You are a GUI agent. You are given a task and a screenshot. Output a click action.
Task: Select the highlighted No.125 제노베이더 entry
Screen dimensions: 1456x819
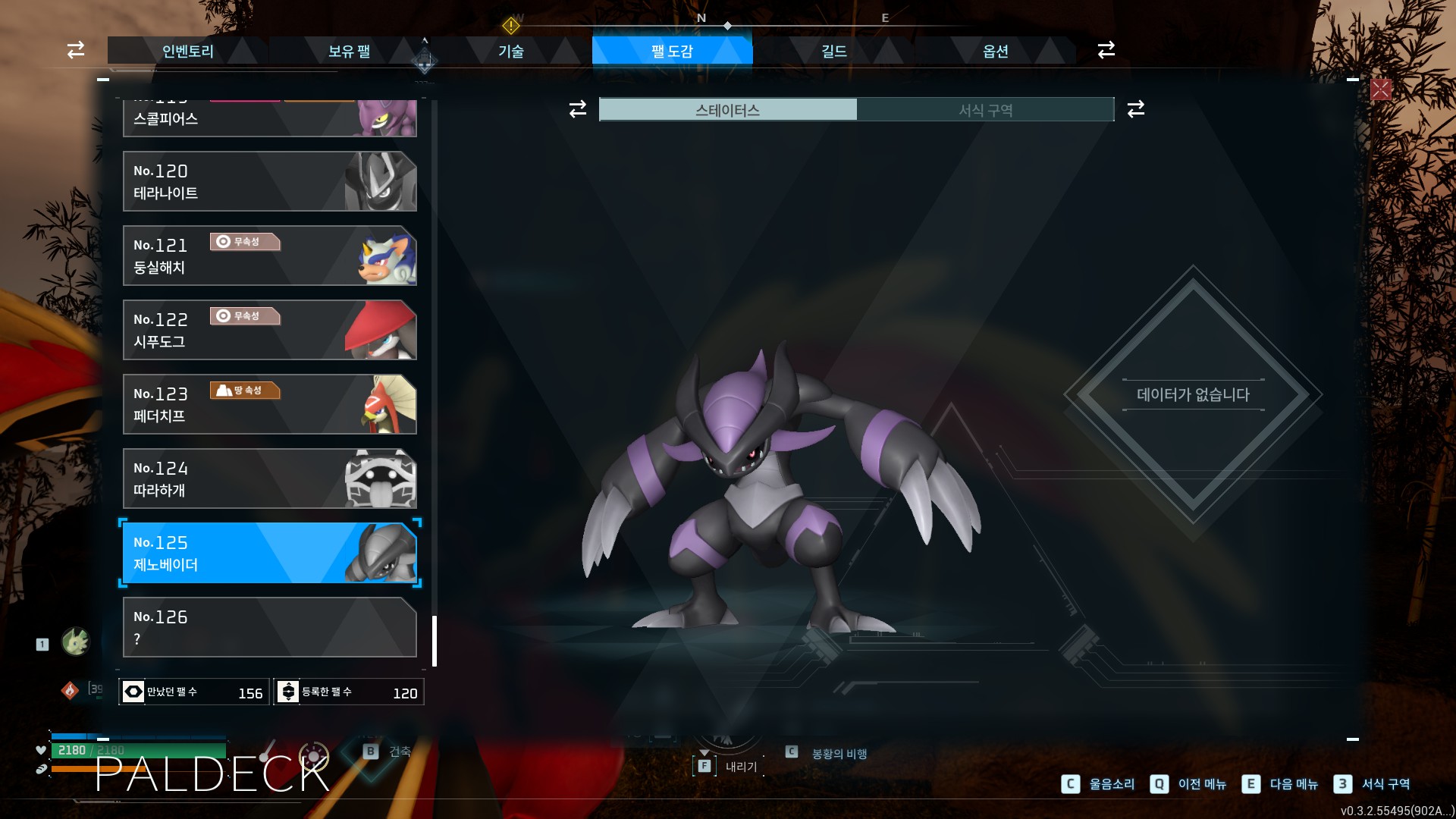(269, 553)
